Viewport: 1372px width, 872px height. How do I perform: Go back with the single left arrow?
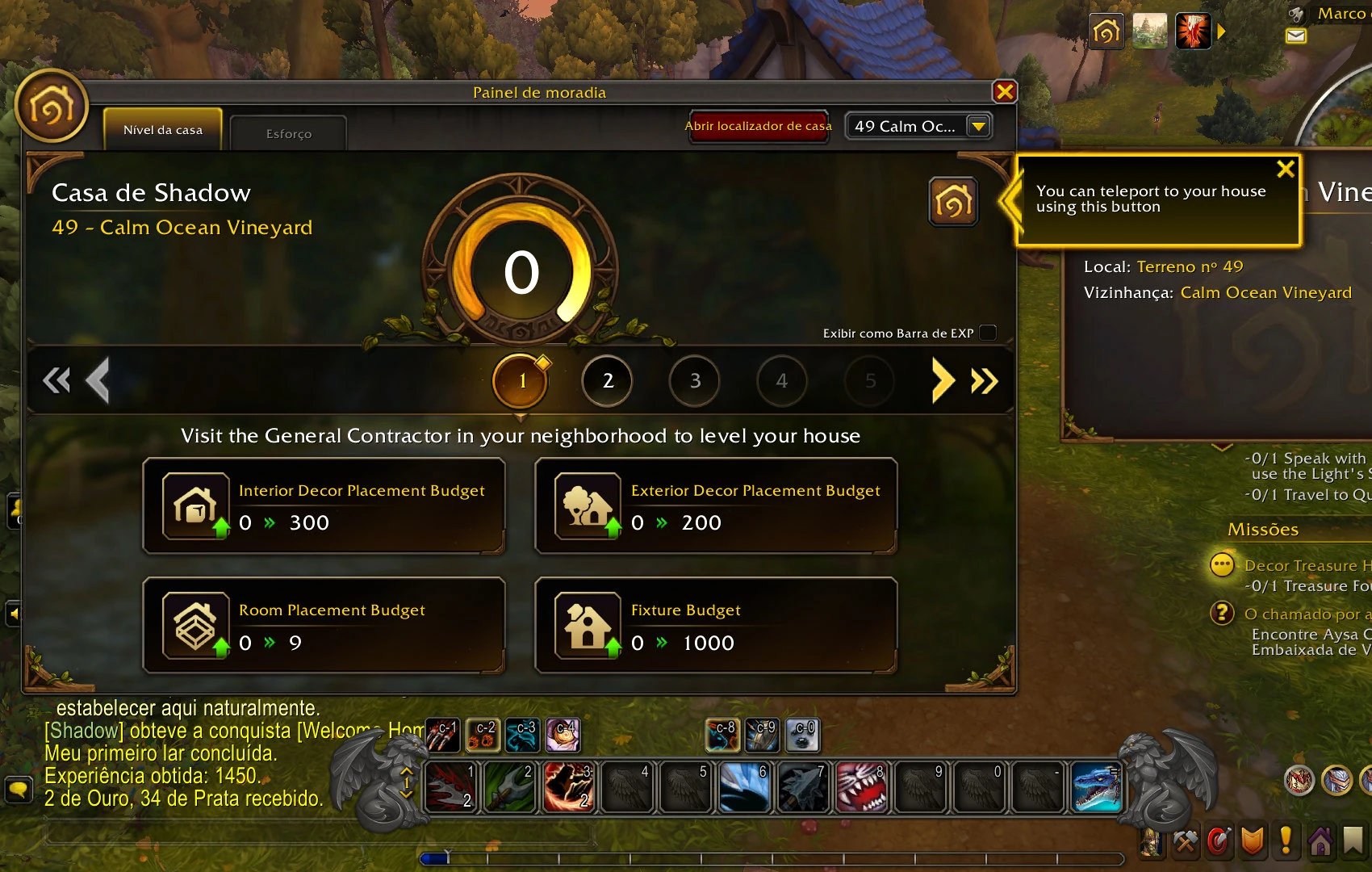[x=98, y=380]
